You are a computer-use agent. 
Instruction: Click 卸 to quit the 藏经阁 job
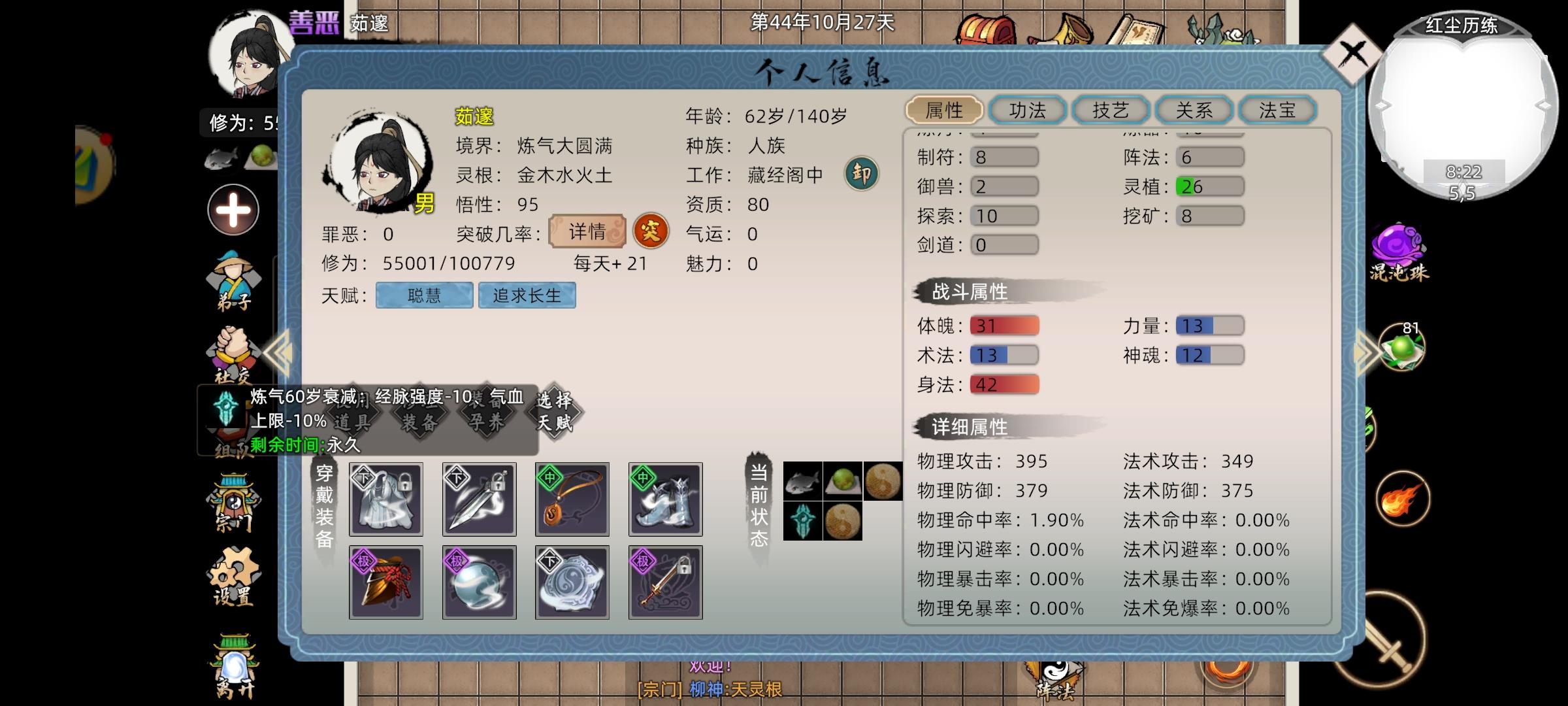[862, 173]
